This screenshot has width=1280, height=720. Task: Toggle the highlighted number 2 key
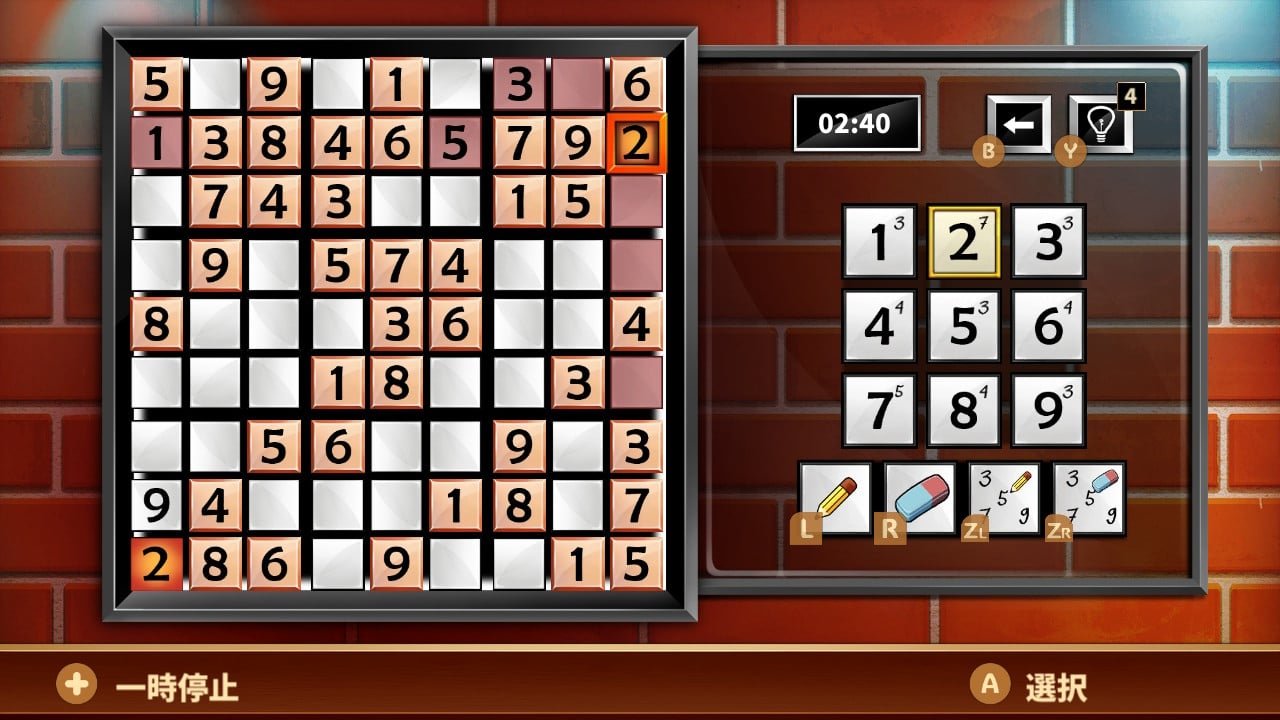(x=963, y=241)
